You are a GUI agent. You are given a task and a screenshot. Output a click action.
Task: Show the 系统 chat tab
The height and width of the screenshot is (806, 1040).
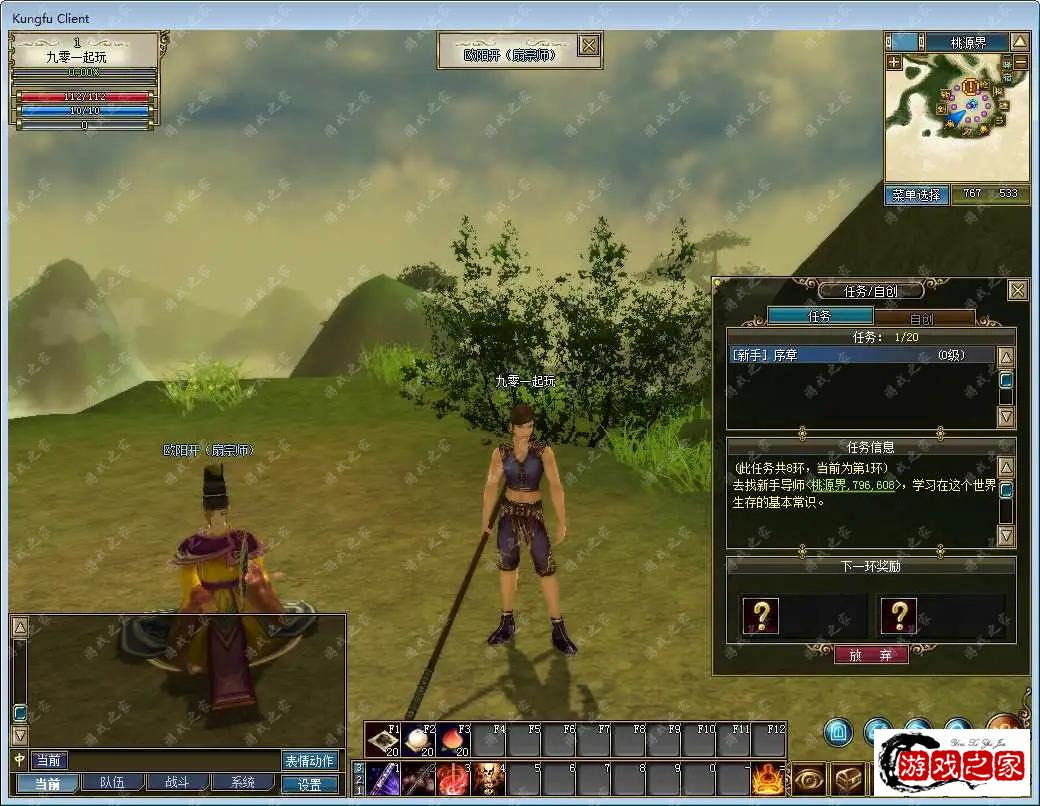pyautogui.click(x=241, y=783)
